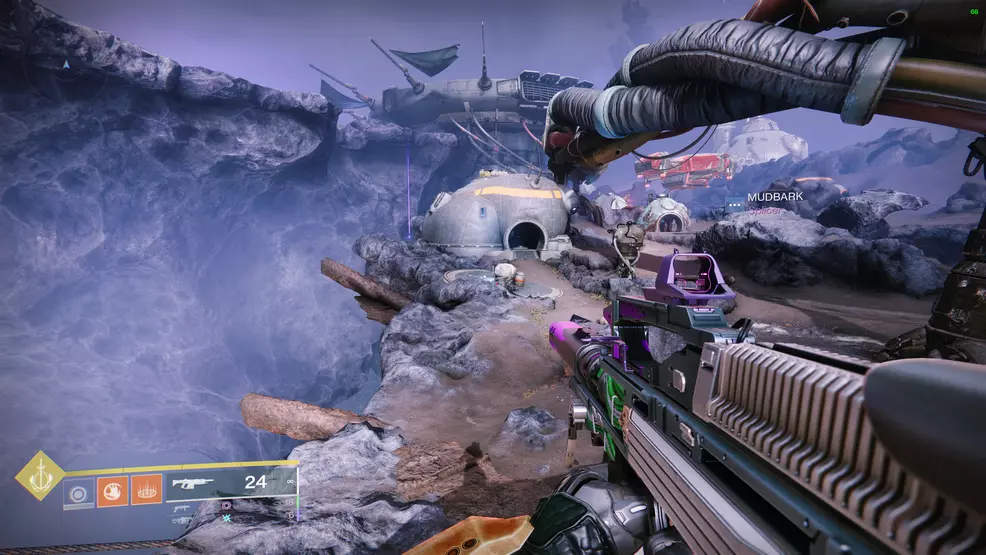The width and height of the screenshot is (986, 555).
Task: Activate the golden diamond Super ability icon
Action: (x=40, y=475)
